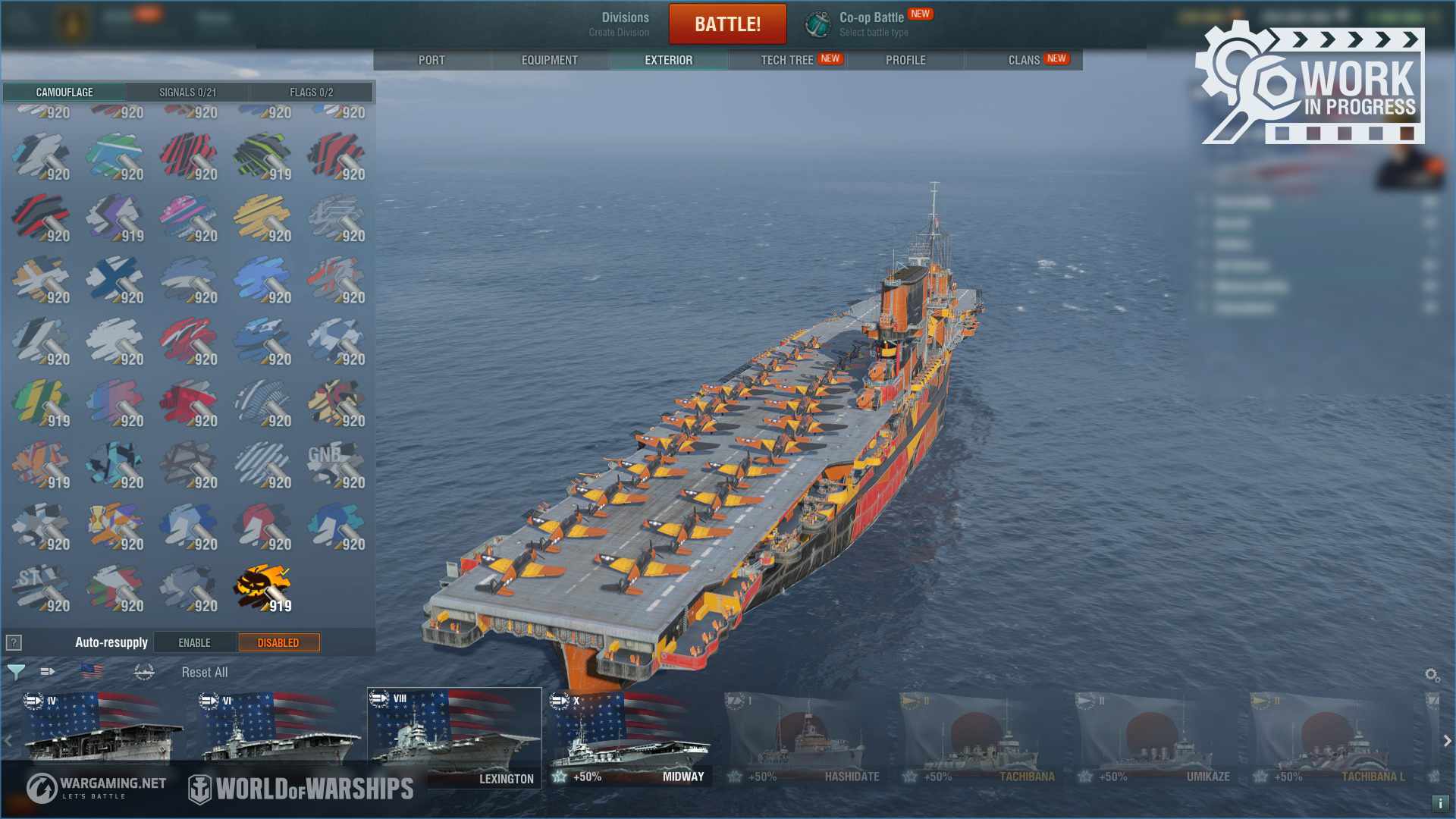The height and width of the screenshot is (819, 1456).
Task: Reset All ship carousel filters
Action: pos(204,673)
